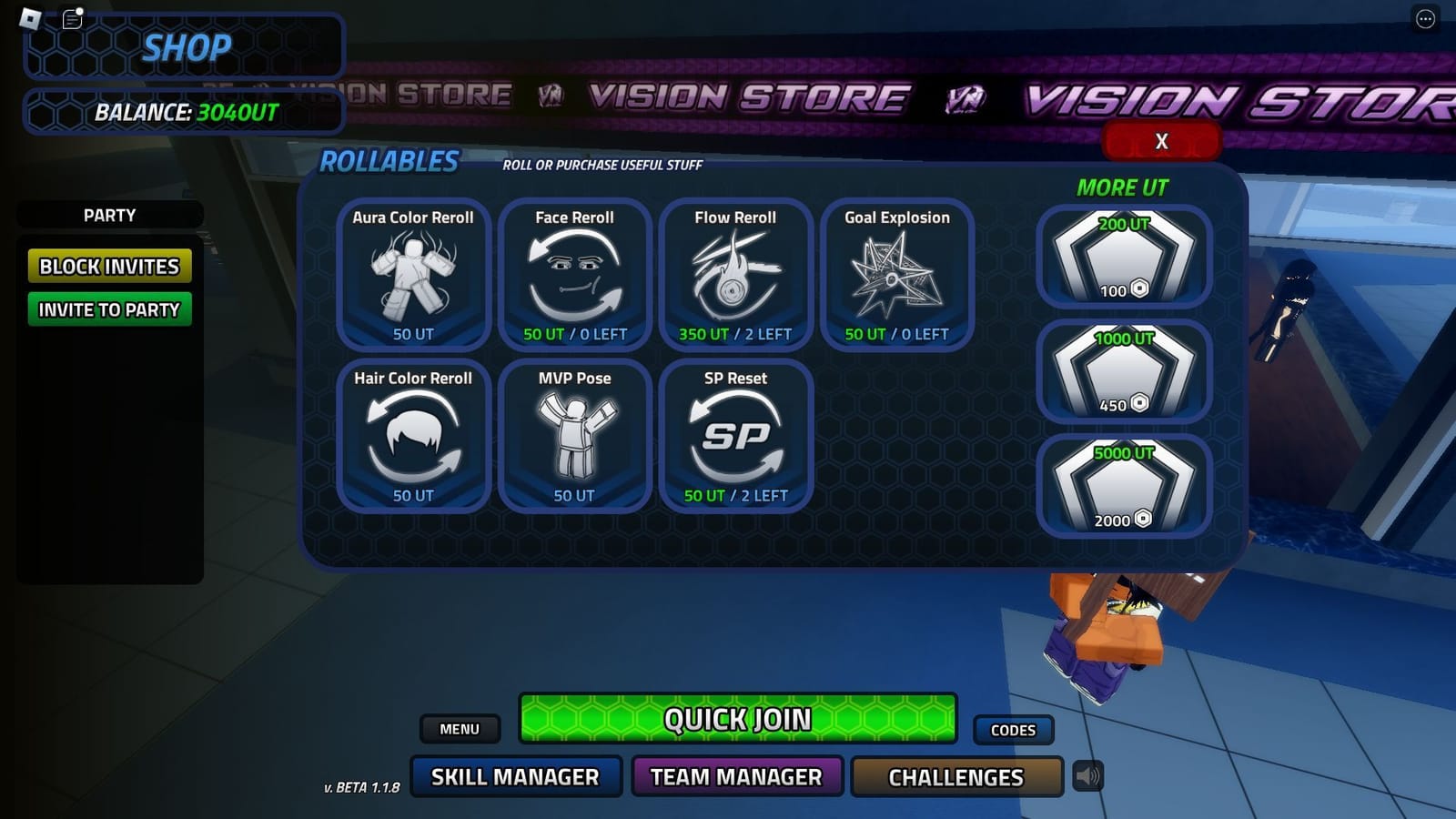This screenshot has height=819, width=1456.
Task: Open the SP Reset purchase
Action: (x=736, y=435)
